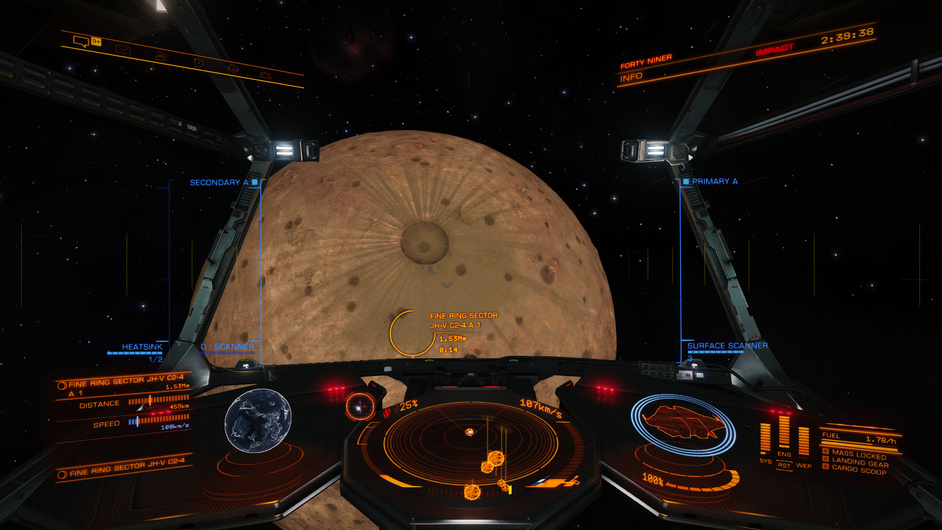Open the INFO panel header
Image resolution: width=942 pixels, height=530 pixels.
click(x=632, y=76)
